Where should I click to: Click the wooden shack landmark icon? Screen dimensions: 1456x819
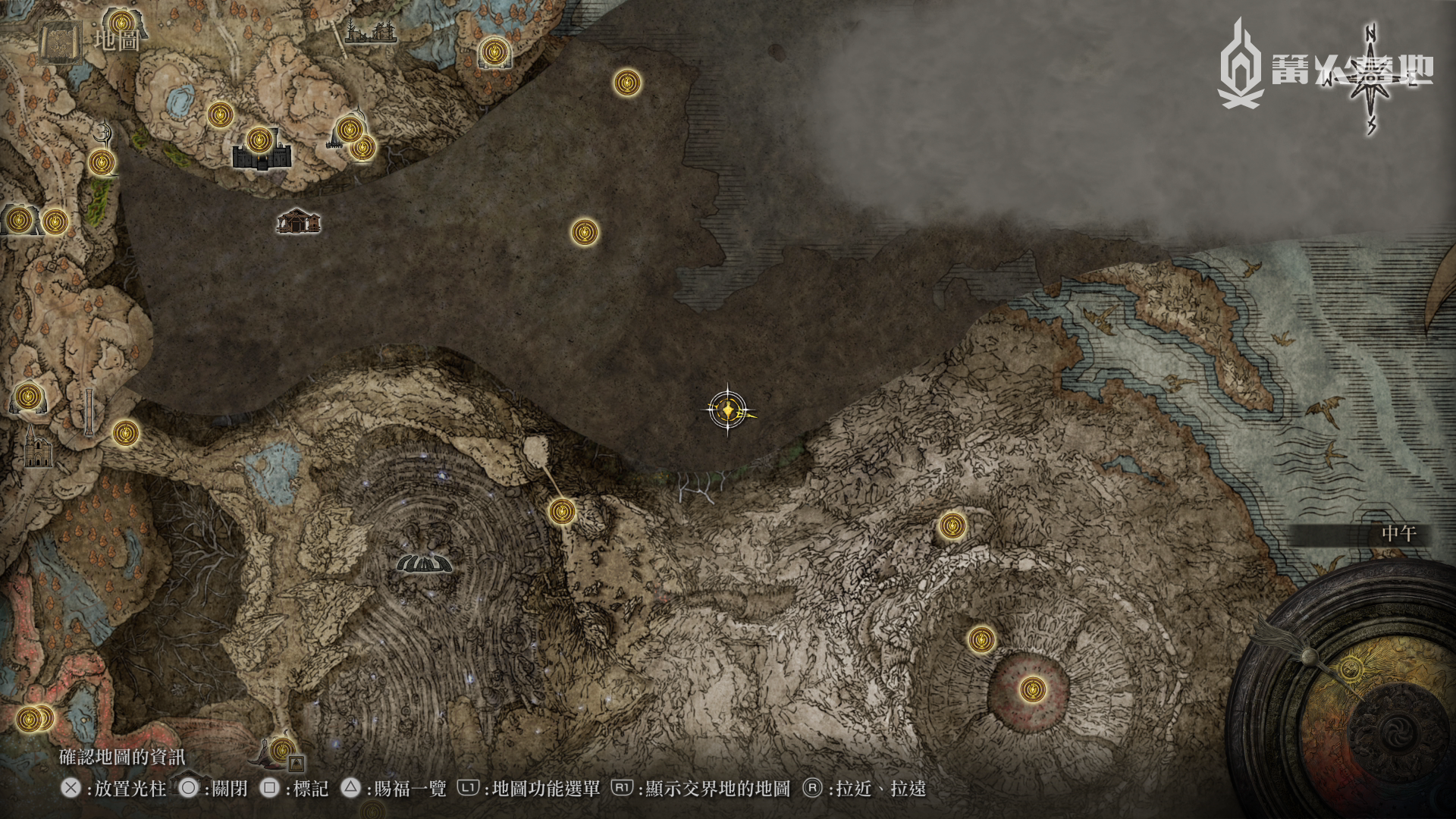point(299,221)
